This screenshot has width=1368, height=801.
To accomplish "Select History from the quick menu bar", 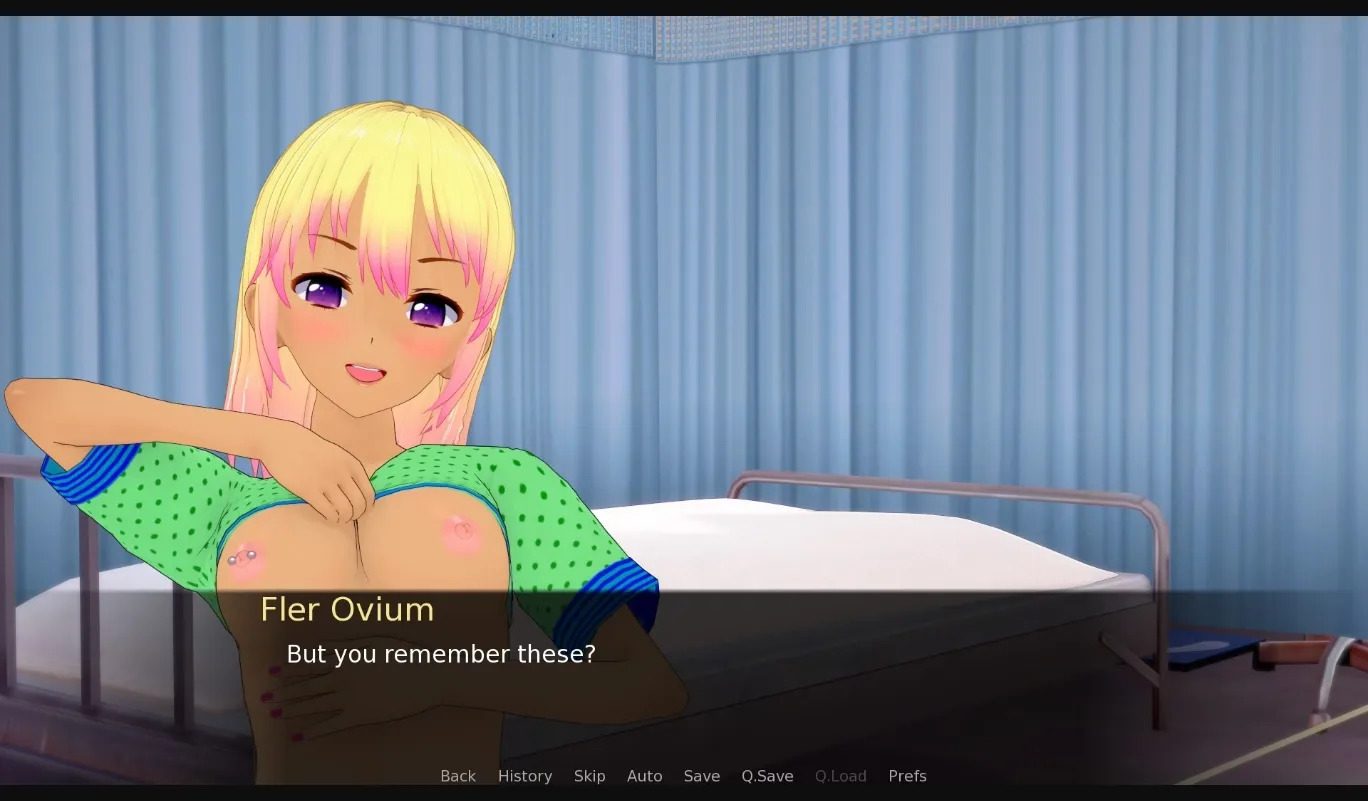I will click(x=524, y=776).
